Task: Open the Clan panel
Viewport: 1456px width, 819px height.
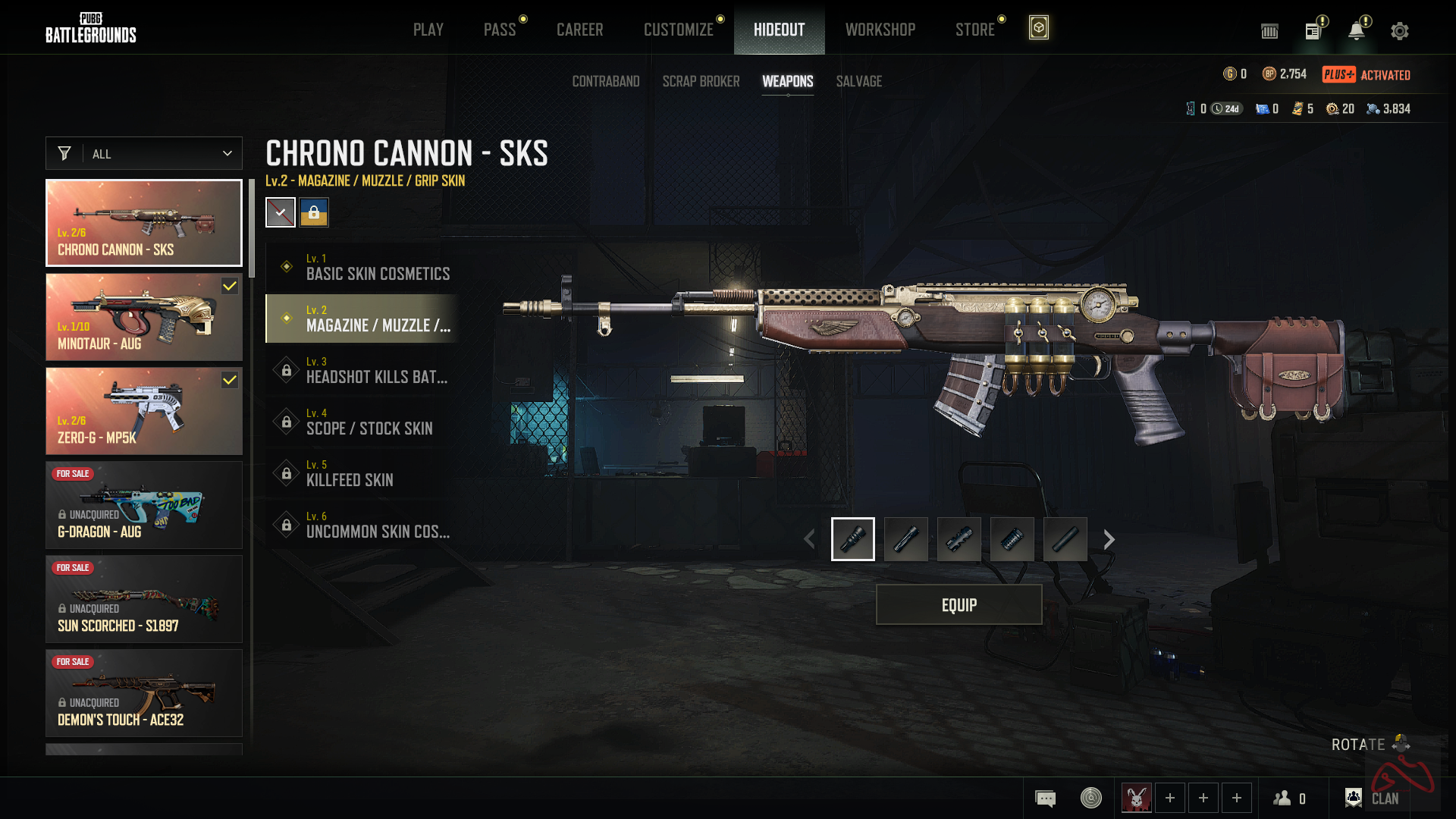Action: tap(1373, 798)
